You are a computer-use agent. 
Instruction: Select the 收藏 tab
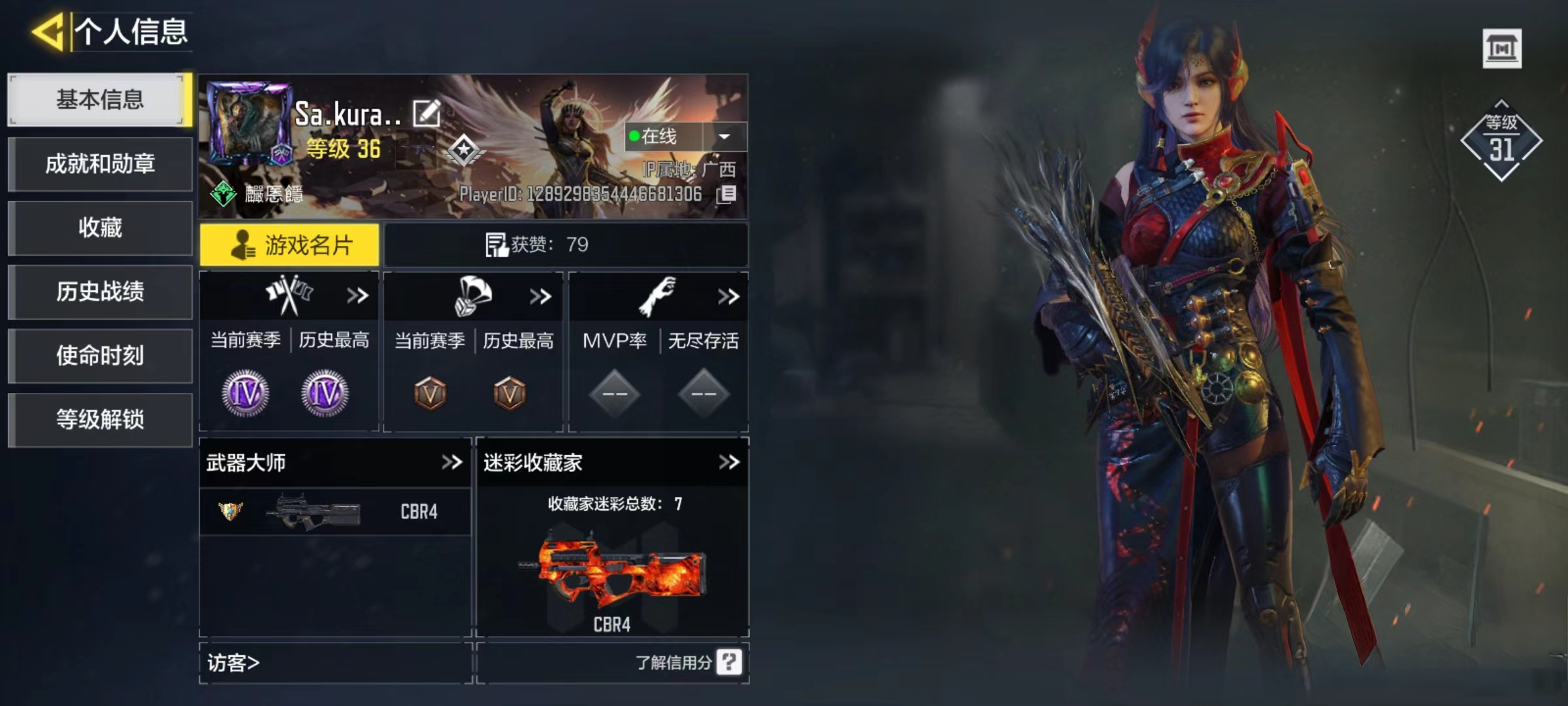pos(100,227)
